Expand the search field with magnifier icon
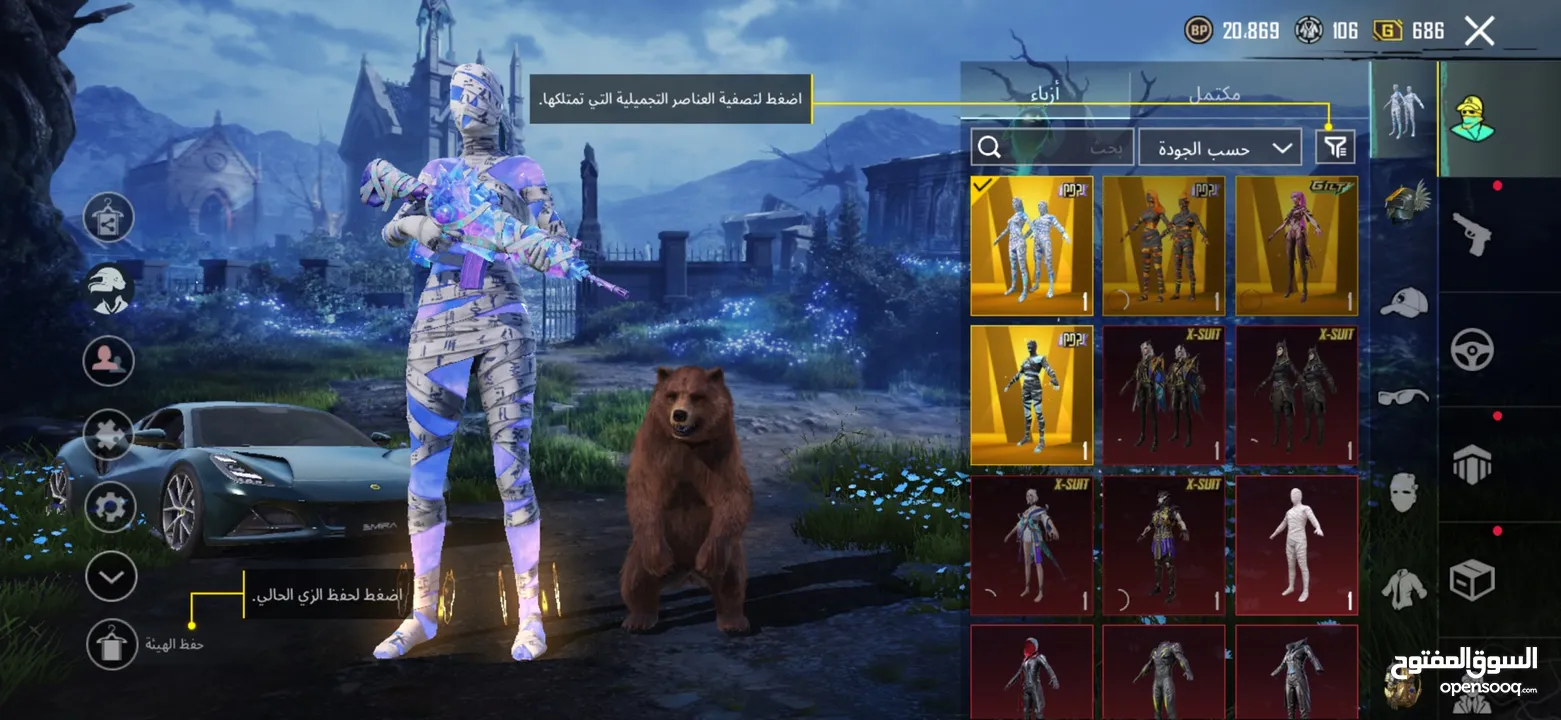Viewport: 1561px width, 720px height. 990,147
